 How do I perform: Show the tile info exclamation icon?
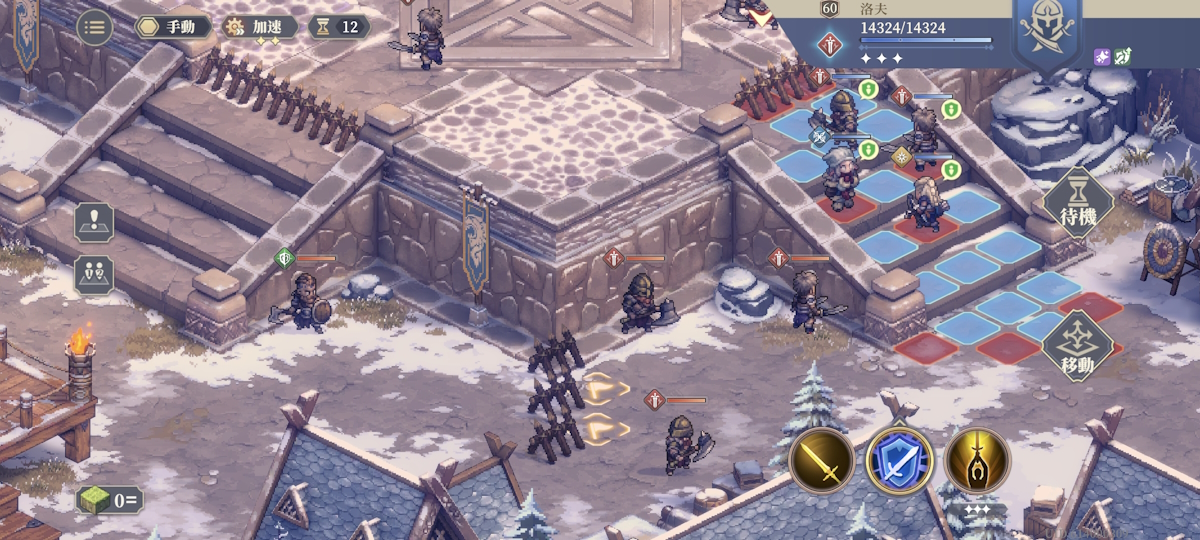click(94, 221)
